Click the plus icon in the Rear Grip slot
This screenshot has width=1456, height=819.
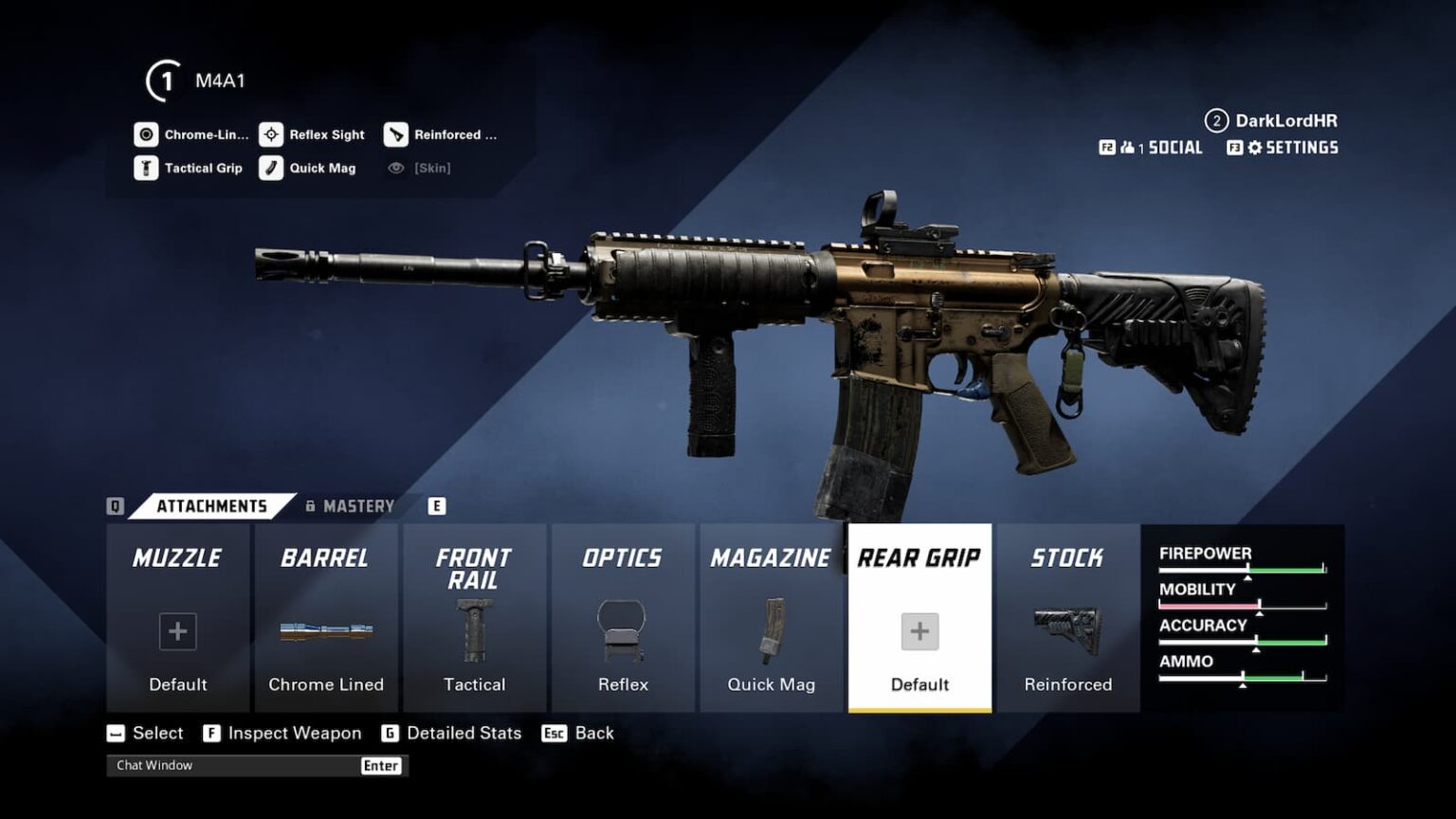click(919, 630)
